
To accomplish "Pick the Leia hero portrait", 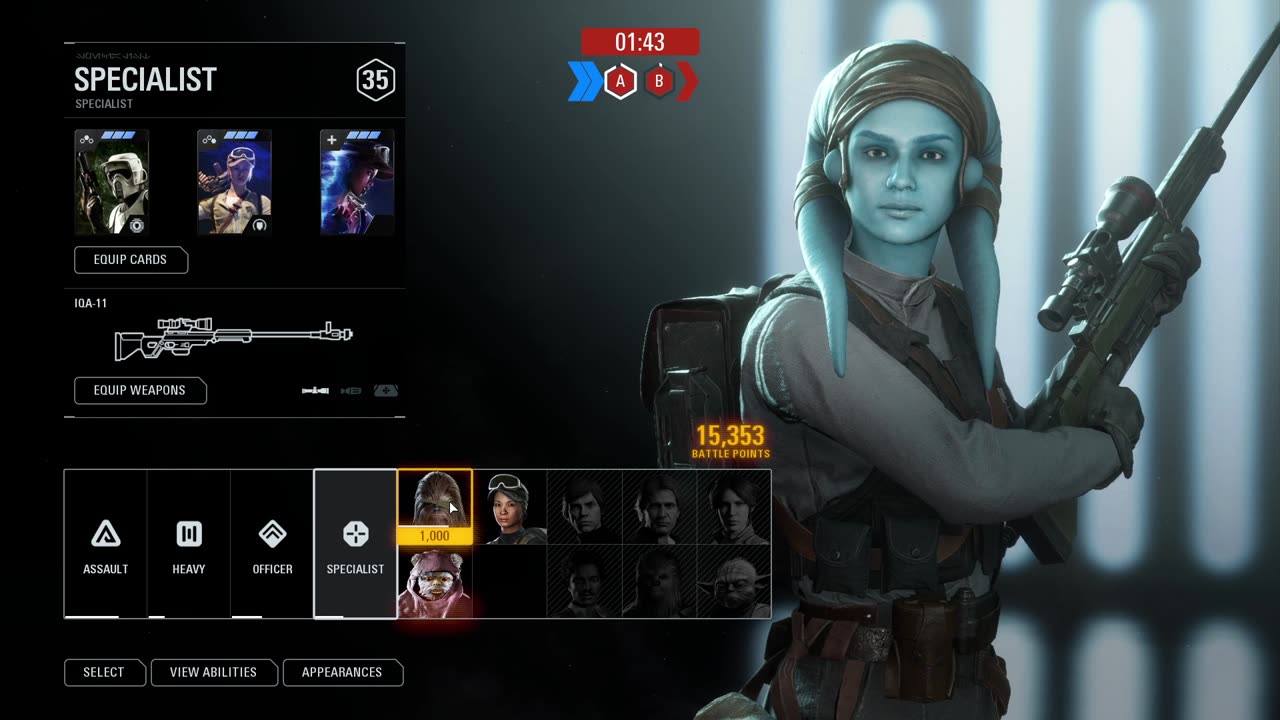I will click(x=734, y=508).
